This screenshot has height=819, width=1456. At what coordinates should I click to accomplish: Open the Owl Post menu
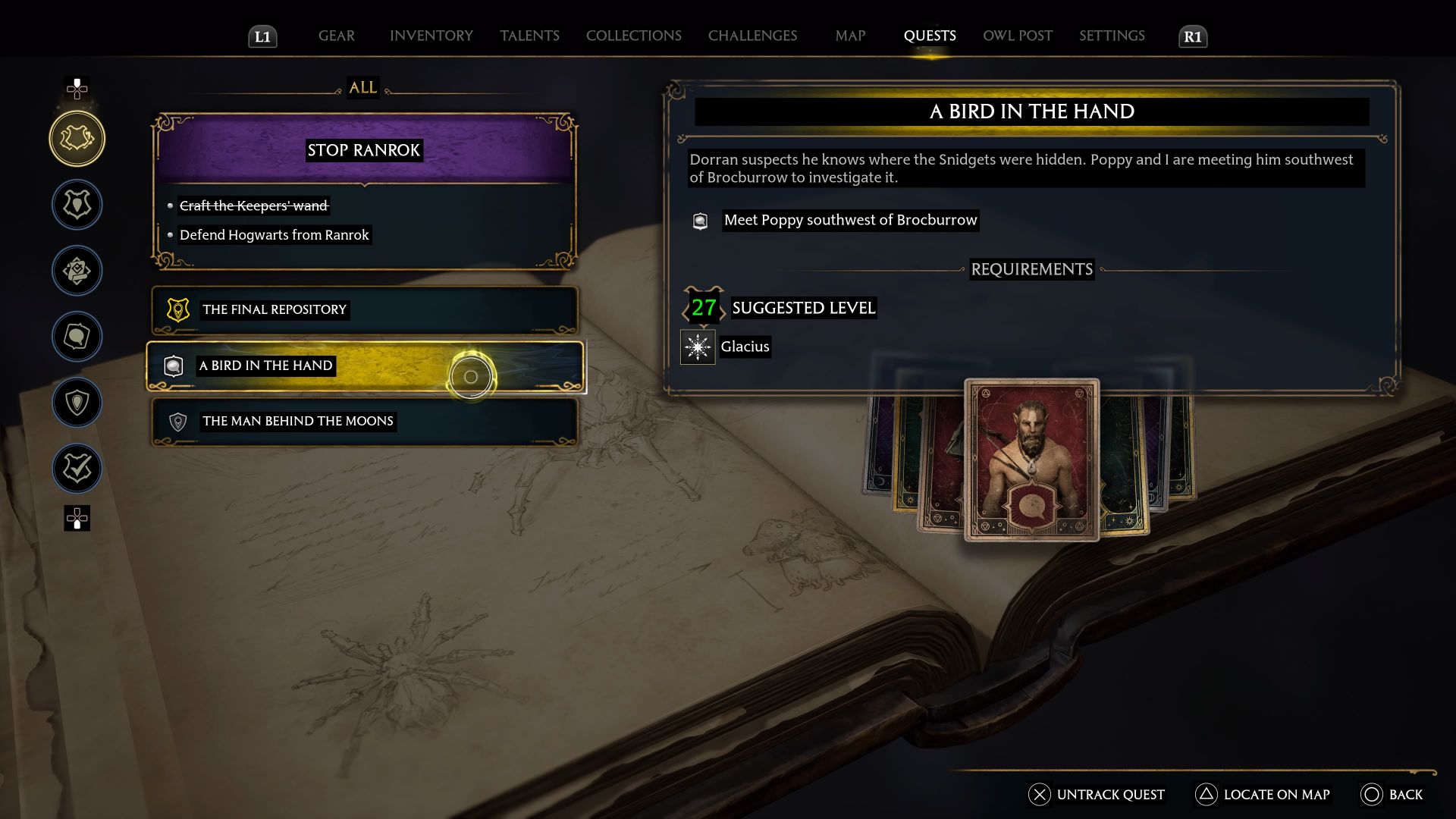[x=1017, y=36]
